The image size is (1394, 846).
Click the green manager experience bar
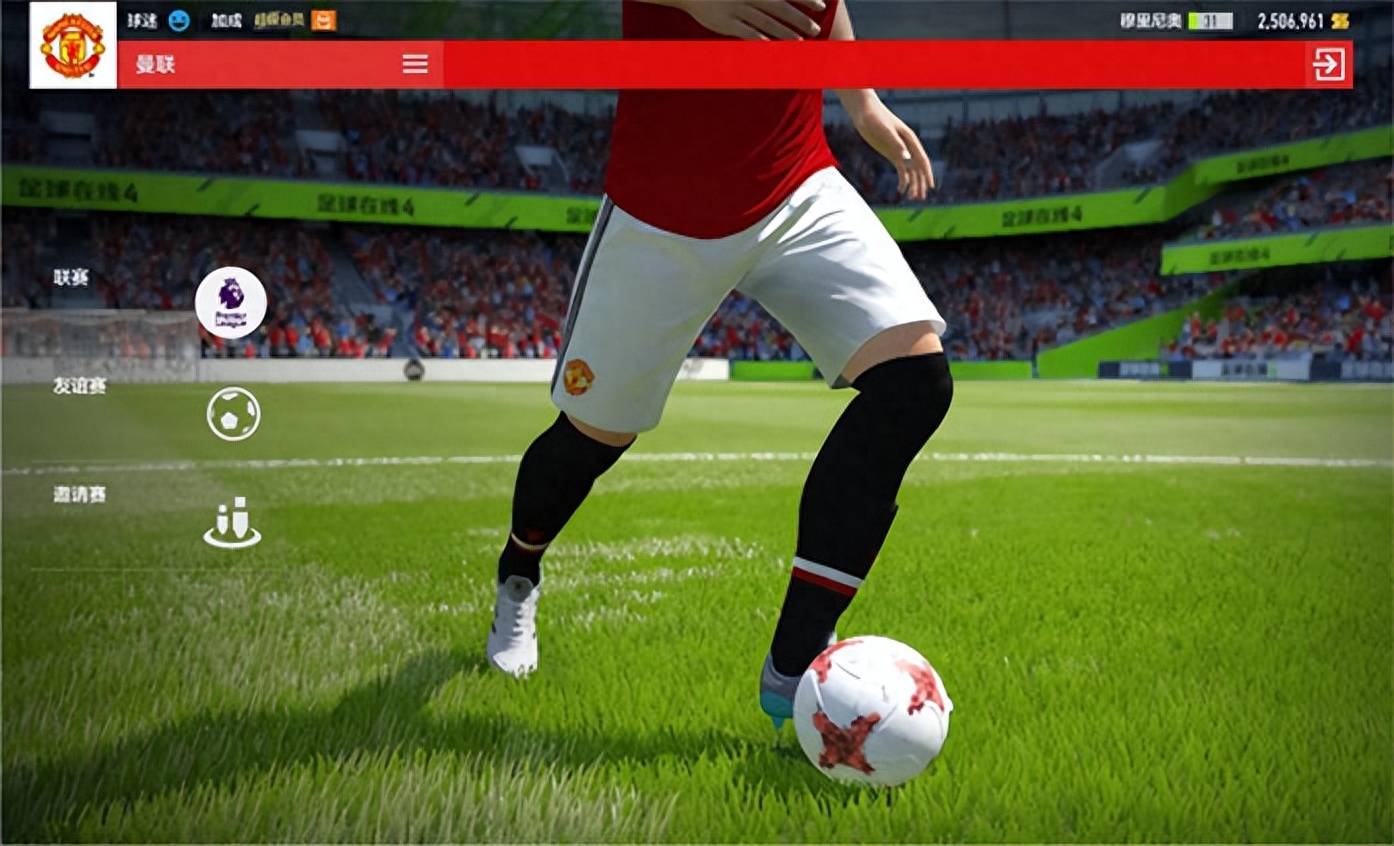(x=1210, y=20)
